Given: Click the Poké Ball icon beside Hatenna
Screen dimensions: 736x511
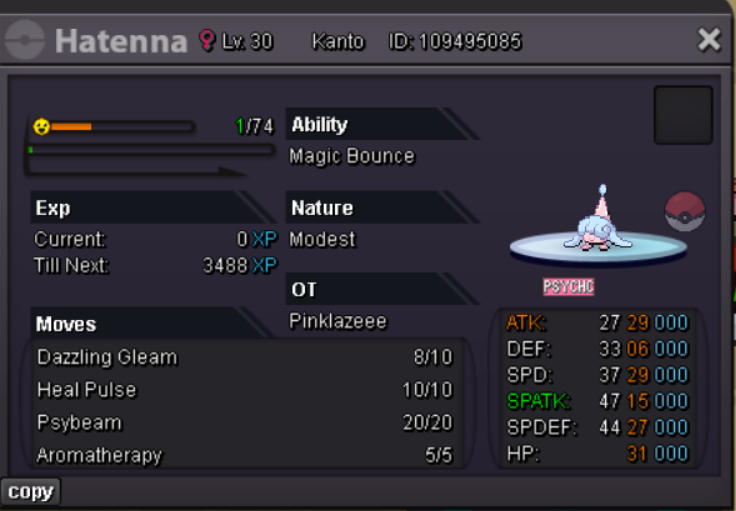Looking at the screenshot, I should pos(685,211).
